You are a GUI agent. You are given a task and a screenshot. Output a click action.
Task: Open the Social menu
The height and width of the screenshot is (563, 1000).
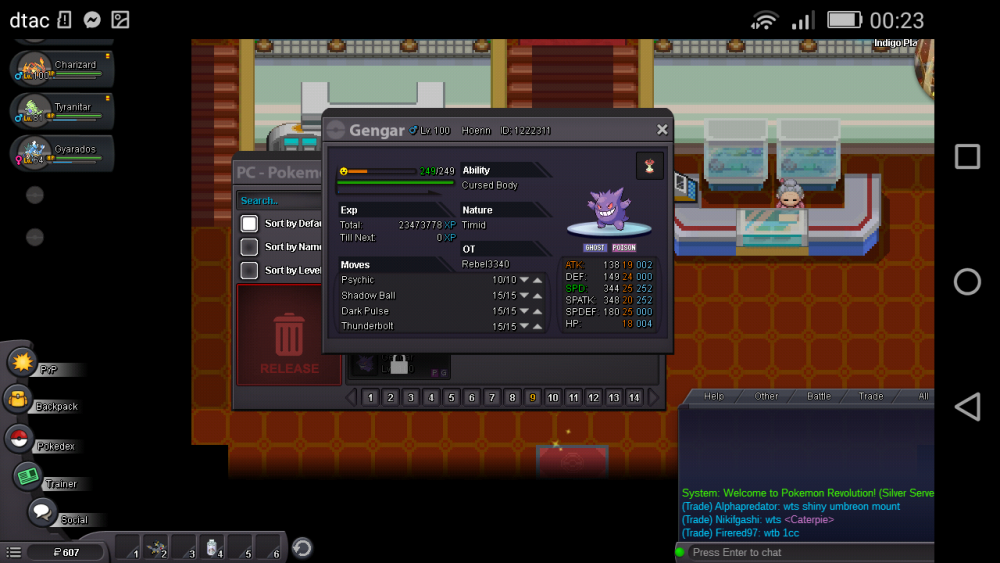pos(42,513)
